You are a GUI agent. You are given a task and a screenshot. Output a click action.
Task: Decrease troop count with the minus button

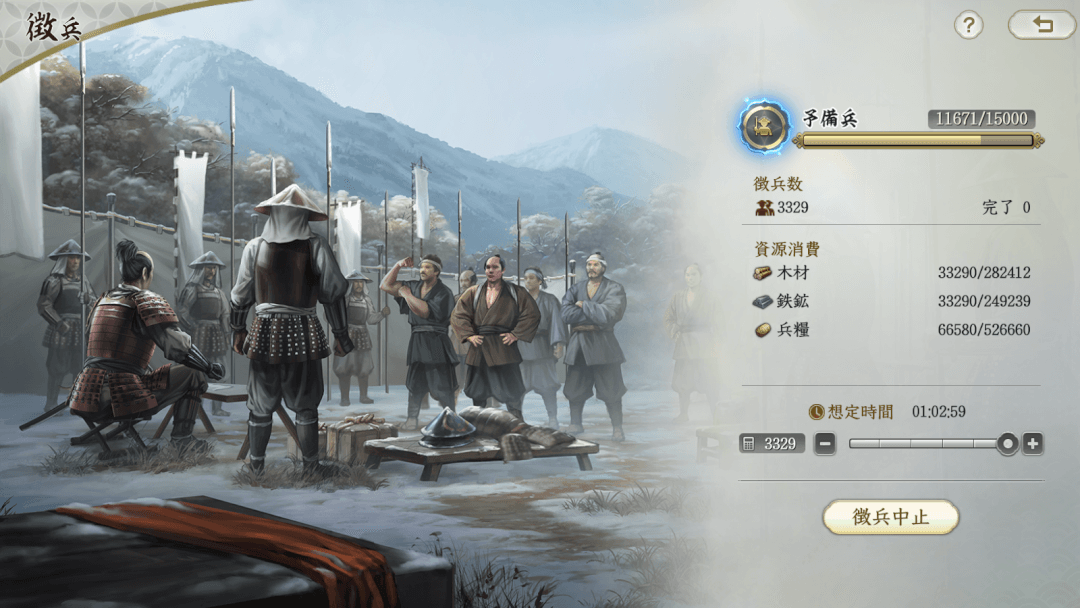coord(825,444)
